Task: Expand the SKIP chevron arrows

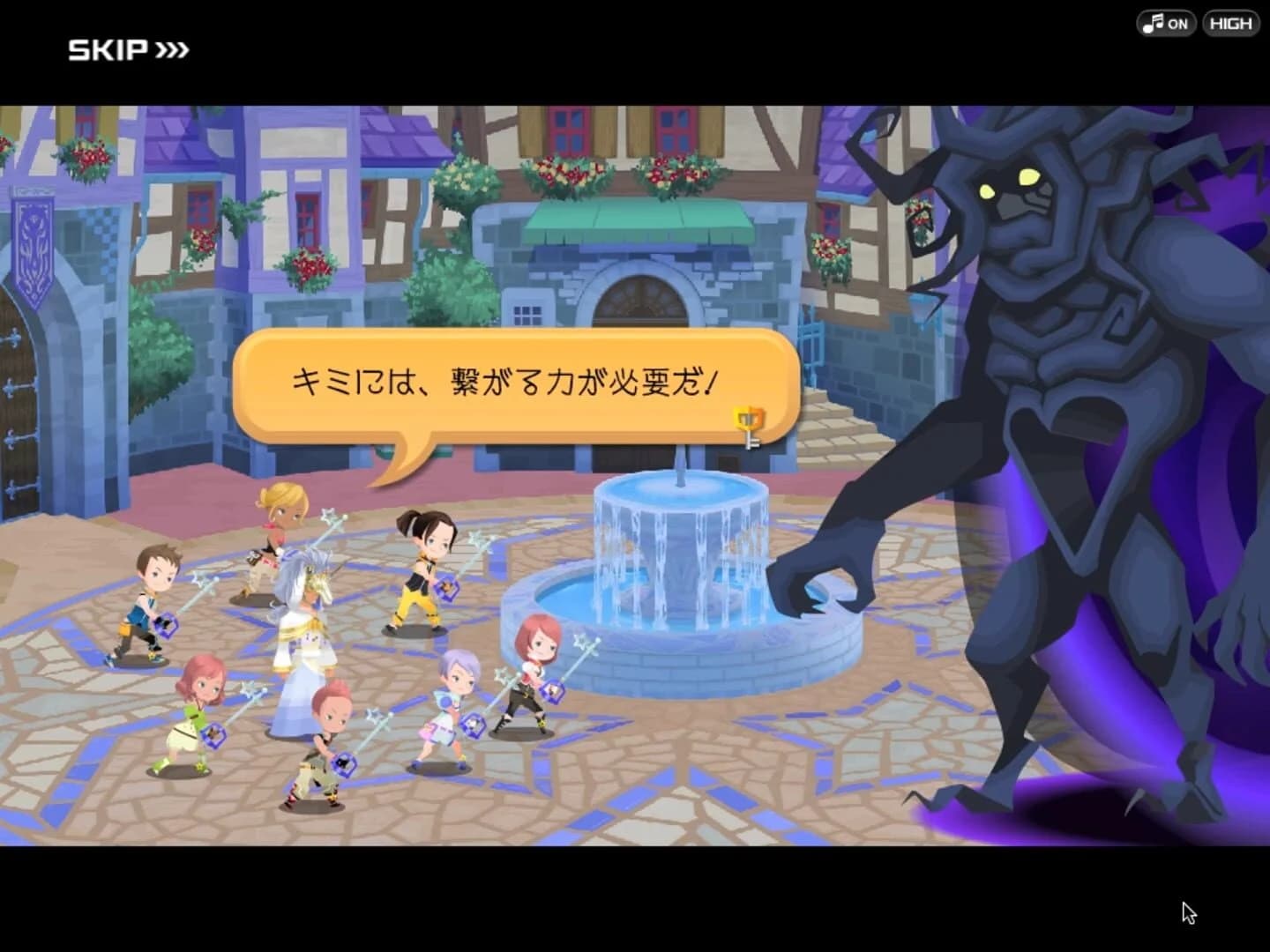Action: (173, 50)
